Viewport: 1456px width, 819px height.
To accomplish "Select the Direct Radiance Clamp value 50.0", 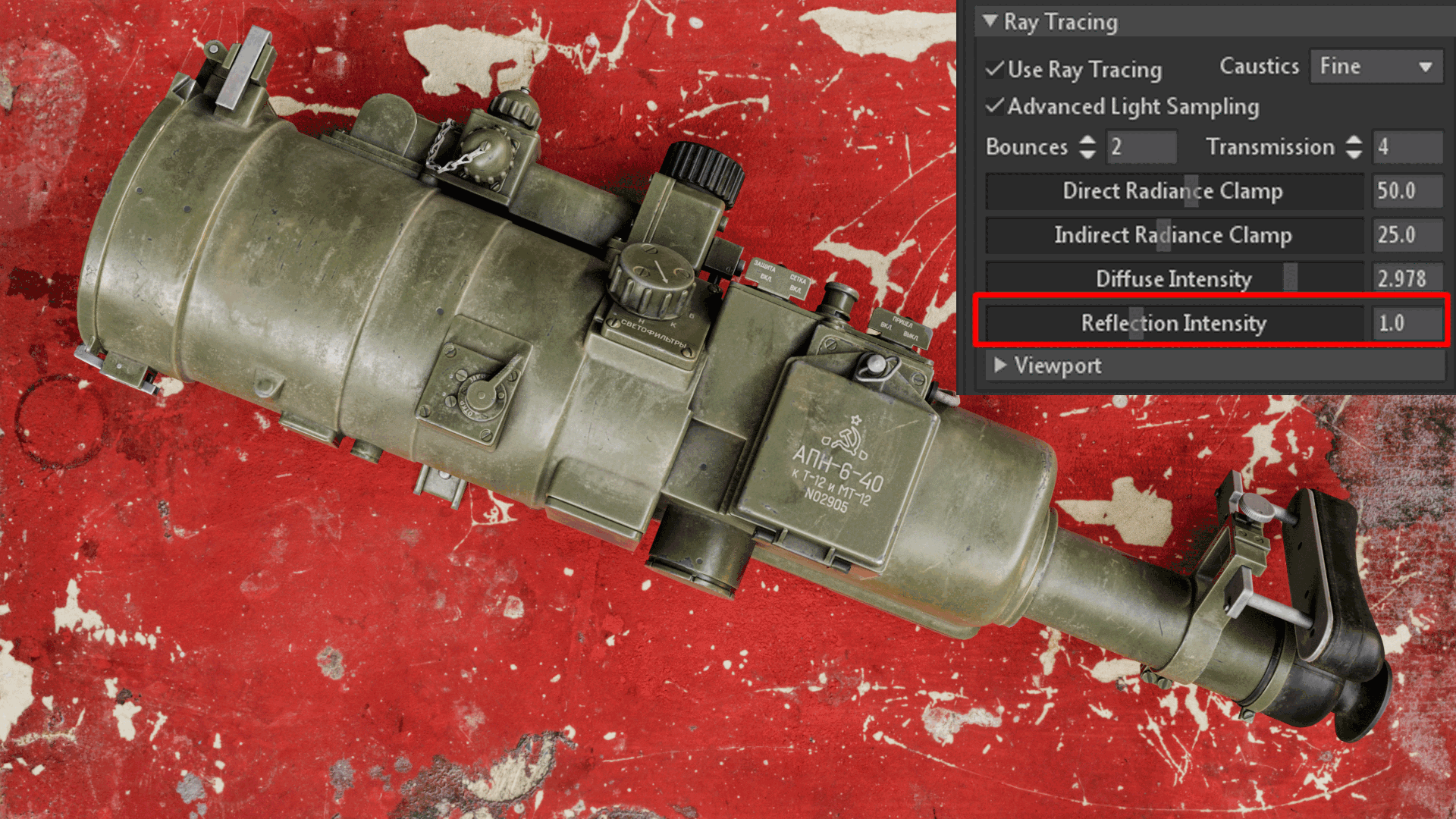I will tap(1408, 191).
